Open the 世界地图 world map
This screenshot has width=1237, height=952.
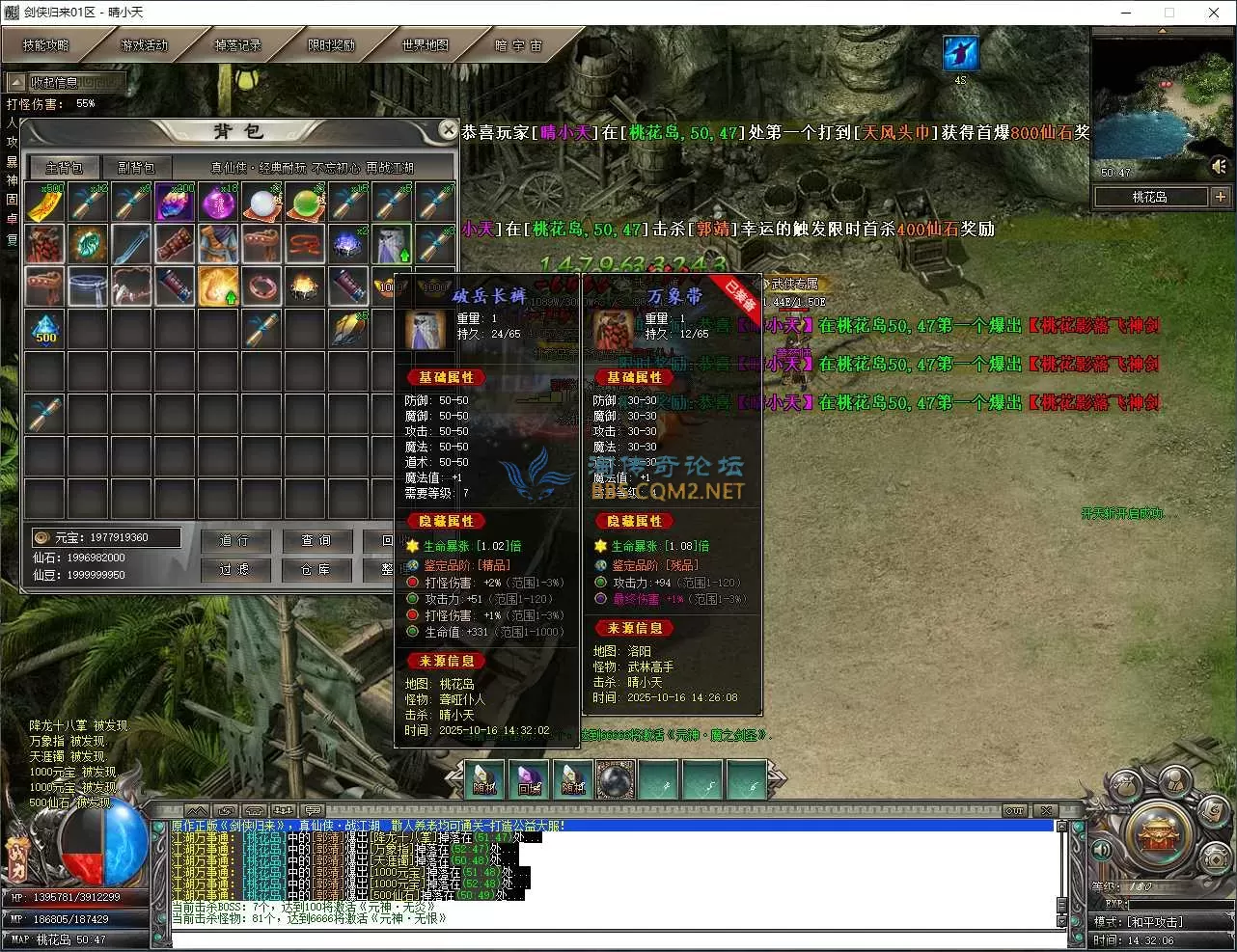426,45
